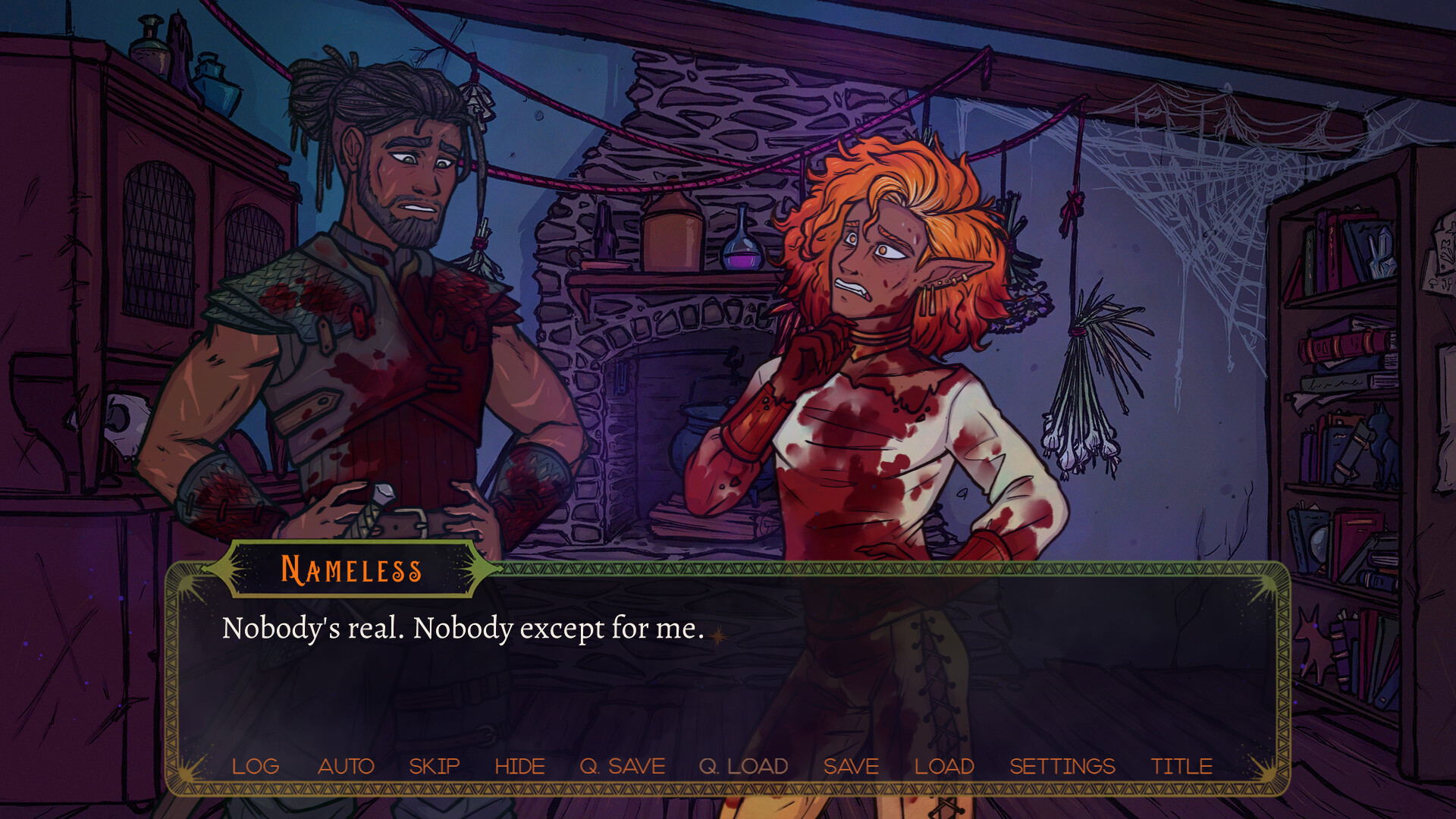The image size is (1456, 819).
Task: Click the leaf ornament beside the Nameless label
Action: pyautogui.click(x=484, y=570)
